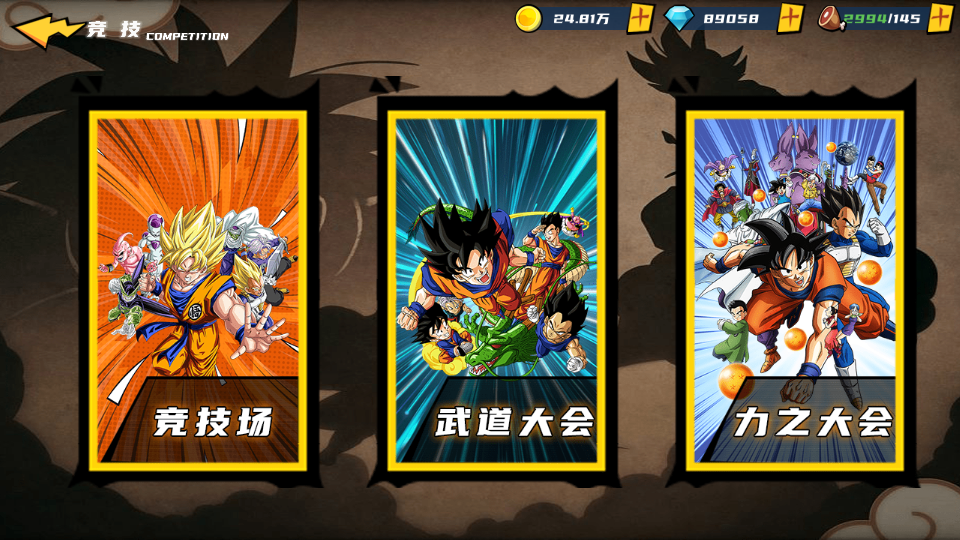Image resolution: width=960 pixels, height=540 pixels.
Task: Select the 武道大会 tournament card
Action: tap(497, 290)
